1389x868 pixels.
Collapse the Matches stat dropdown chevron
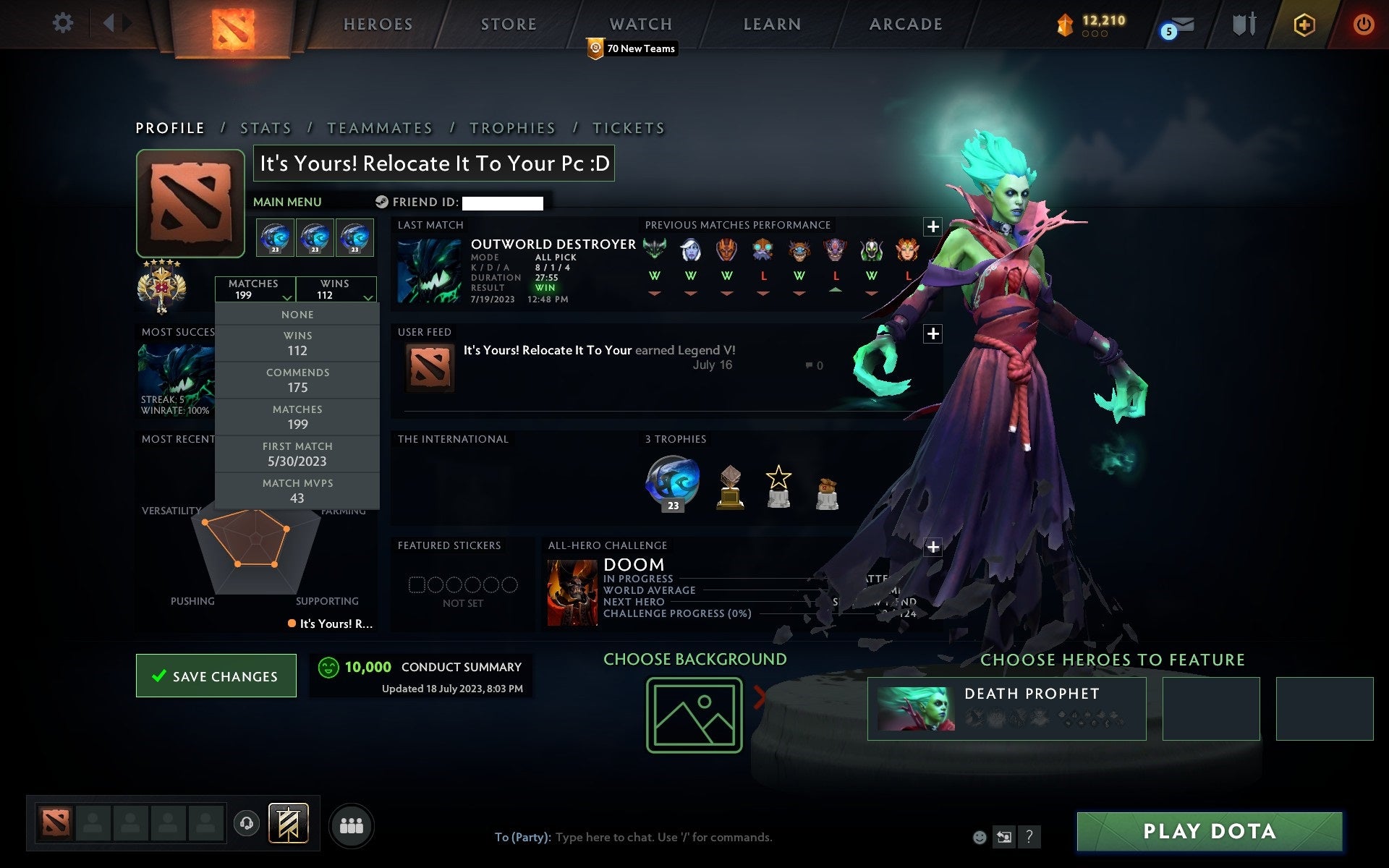(286, 297)
